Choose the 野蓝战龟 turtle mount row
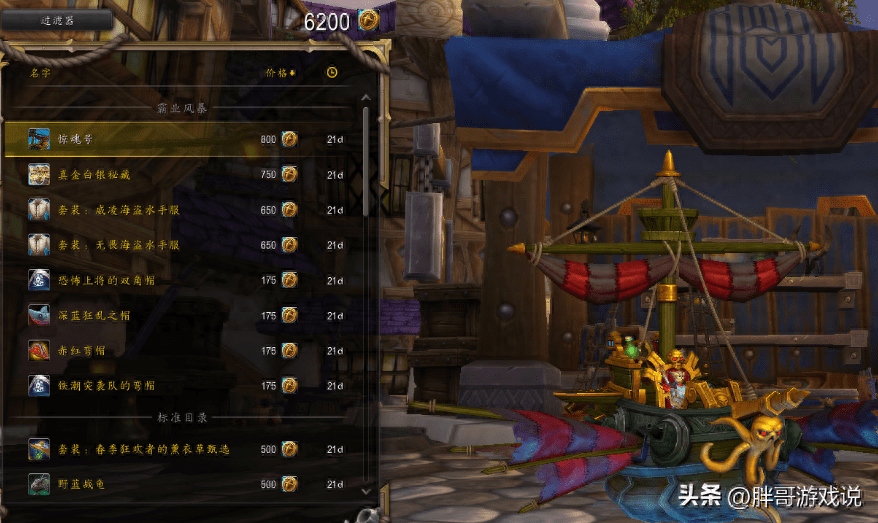This screenshot has width=878, height=523. coord(185,485)
